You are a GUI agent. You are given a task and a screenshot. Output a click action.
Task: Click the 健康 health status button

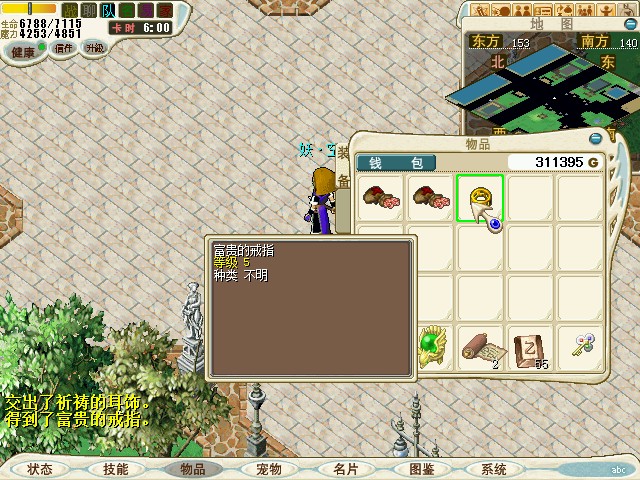point(23,50)
